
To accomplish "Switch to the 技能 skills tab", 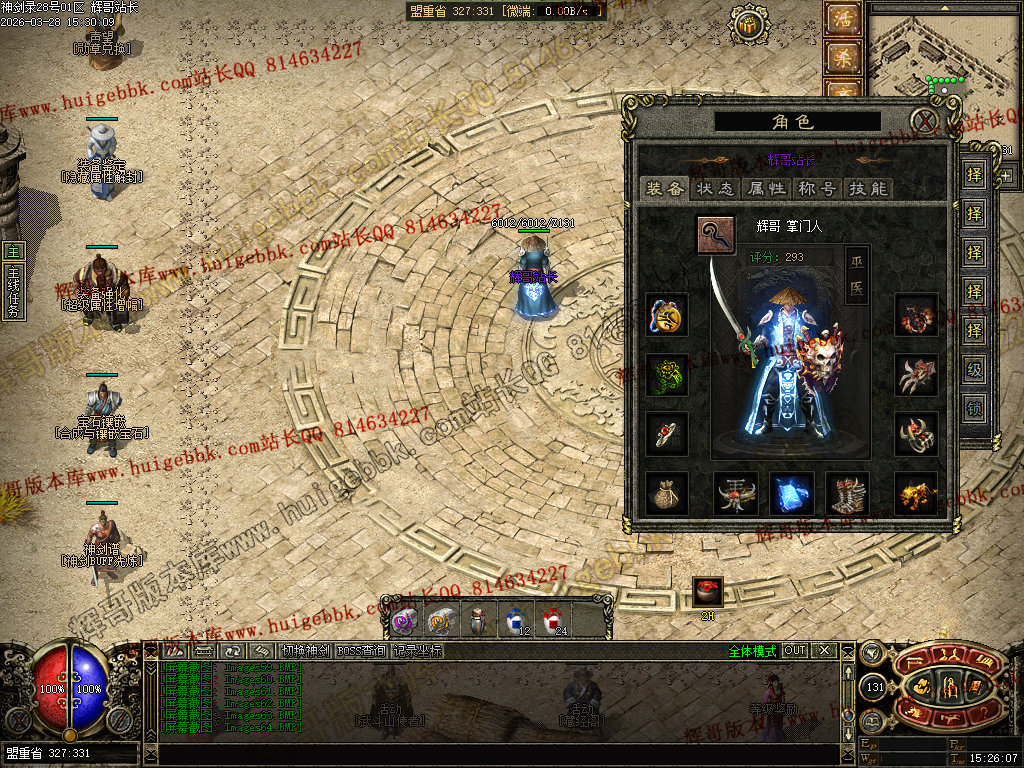I will pyautogui.click(x=866, y=188).
